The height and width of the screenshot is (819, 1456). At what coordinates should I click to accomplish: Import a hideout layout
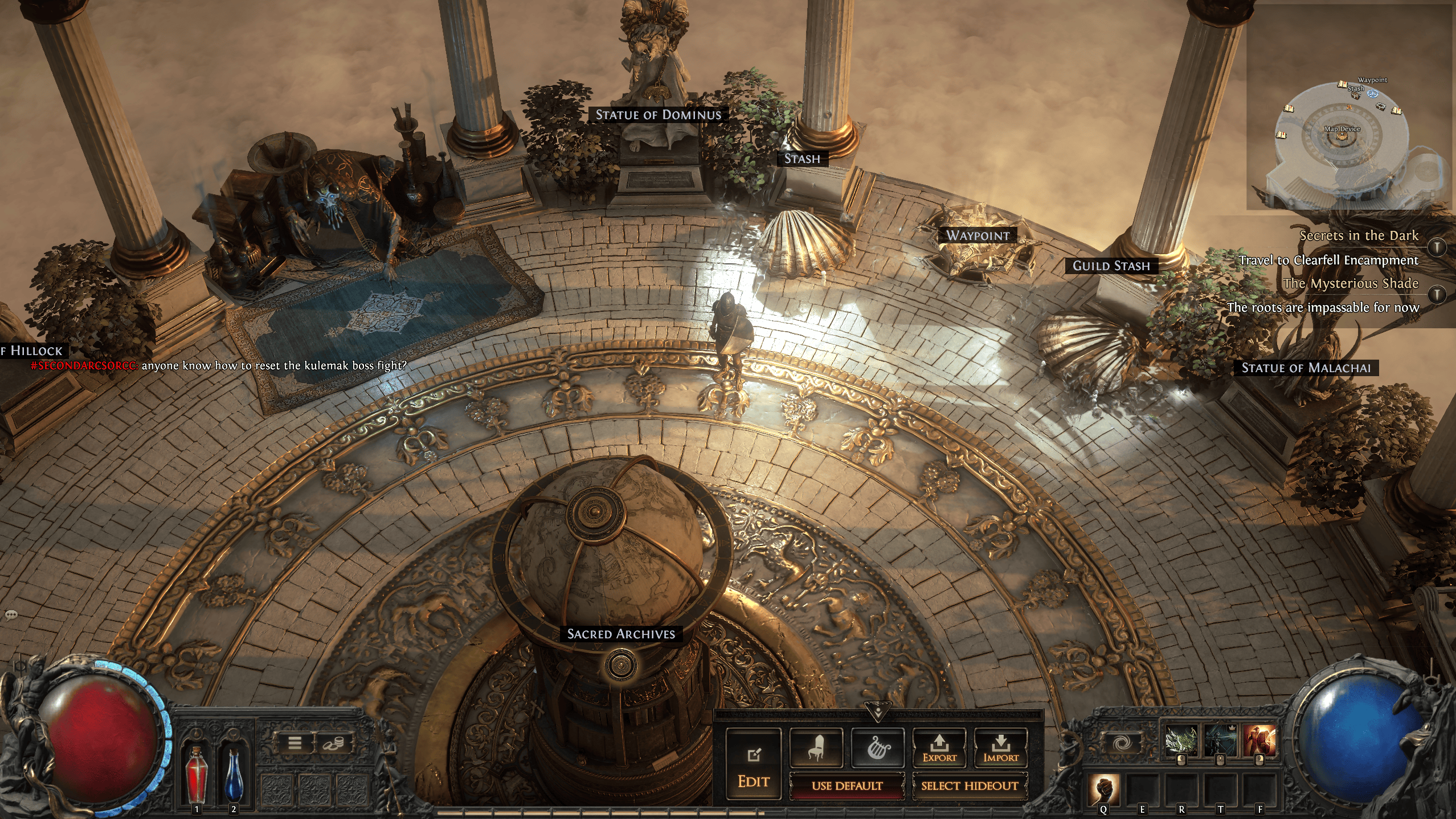tap(1001, 747)
